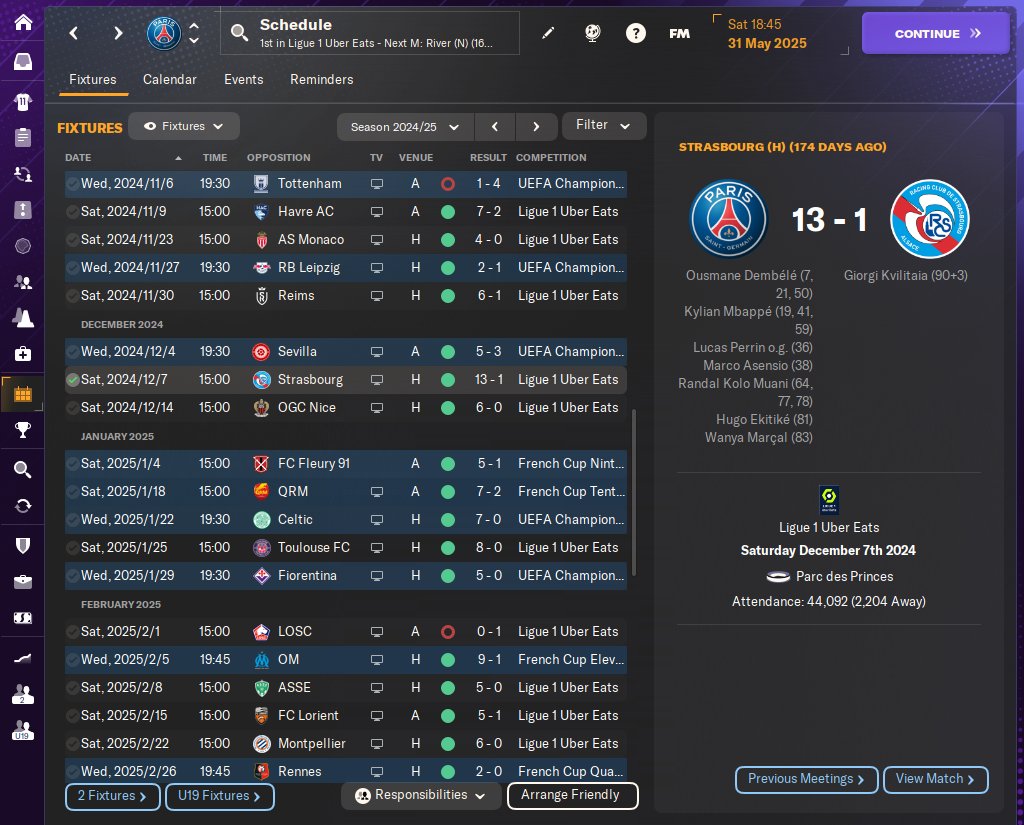Screen dimensions: 1024x825
Task: Click the Continue button
Action: [936, 33]
